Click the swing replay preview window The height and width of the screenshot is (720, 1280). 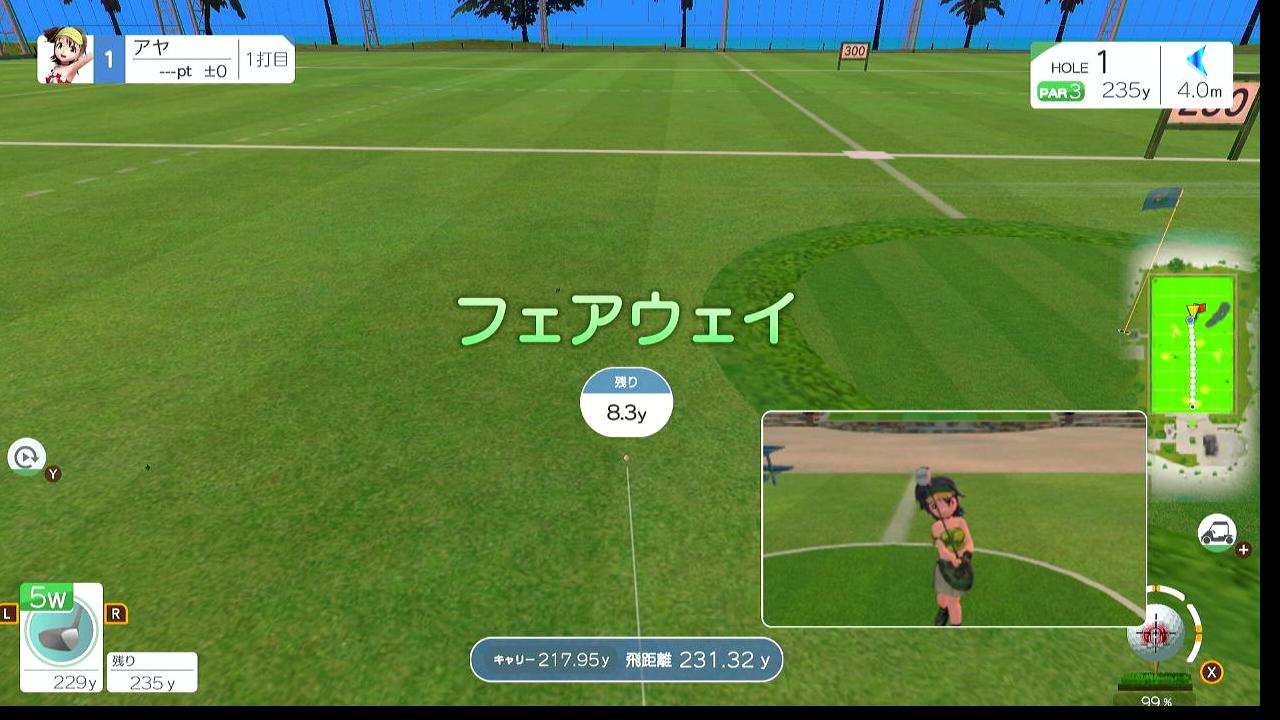[x=954, y=519]
